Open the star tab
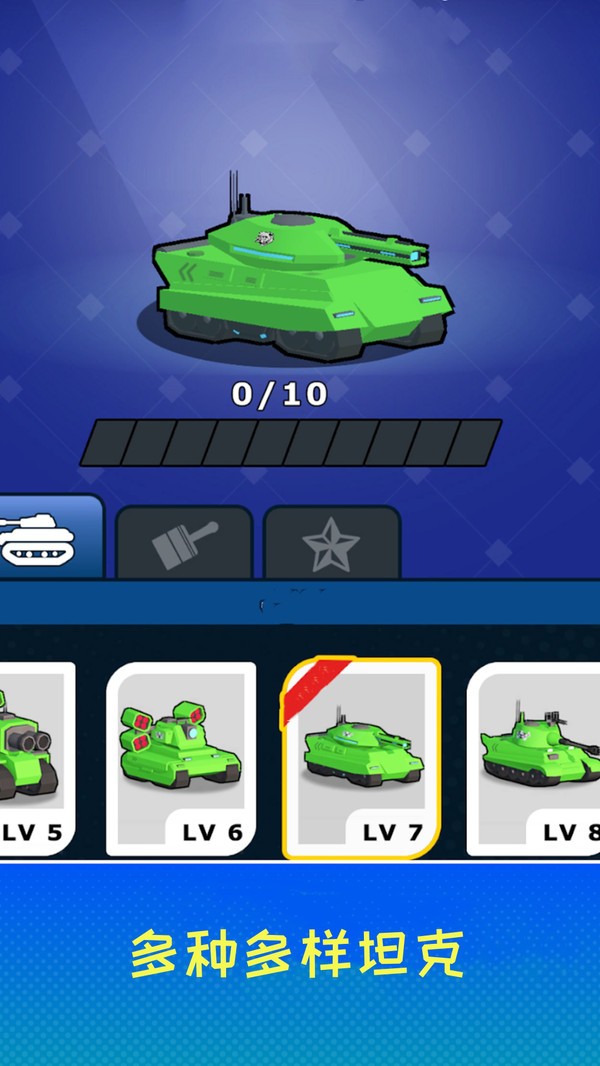 [x=332, y=543]
